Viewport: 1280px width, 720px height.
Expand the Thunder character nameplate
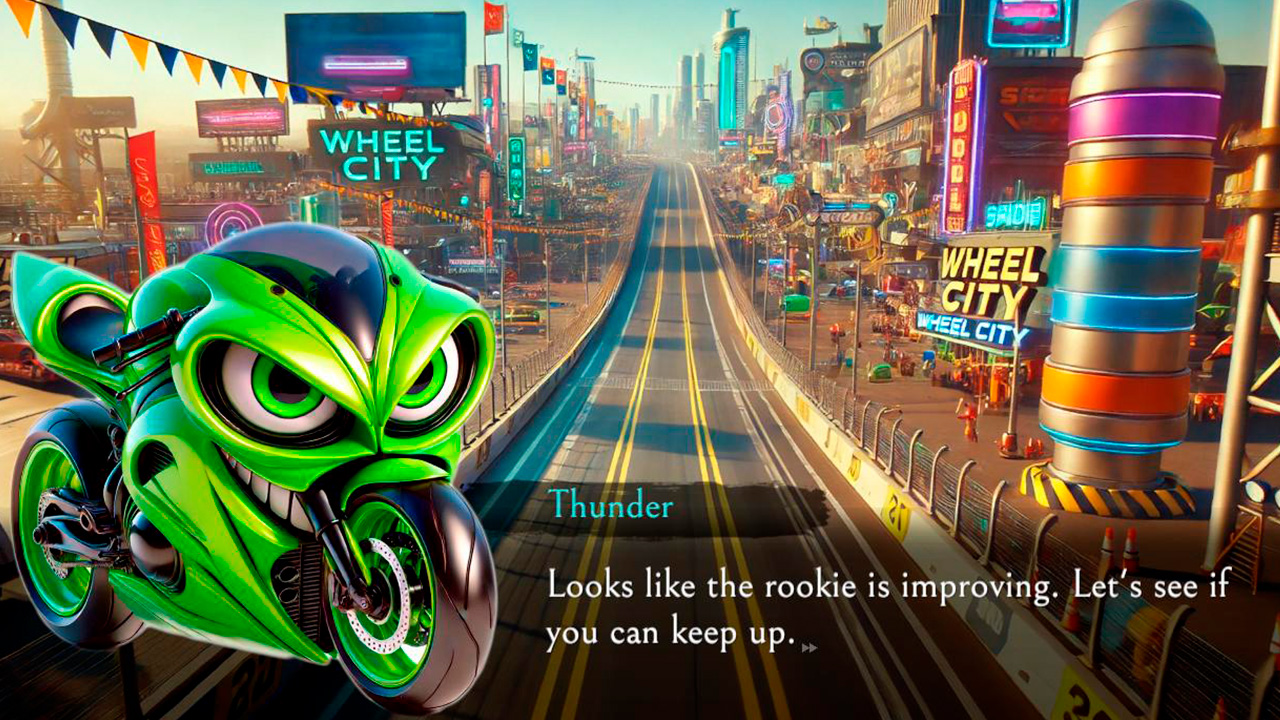pyautogui.click(x=612, y=506)
